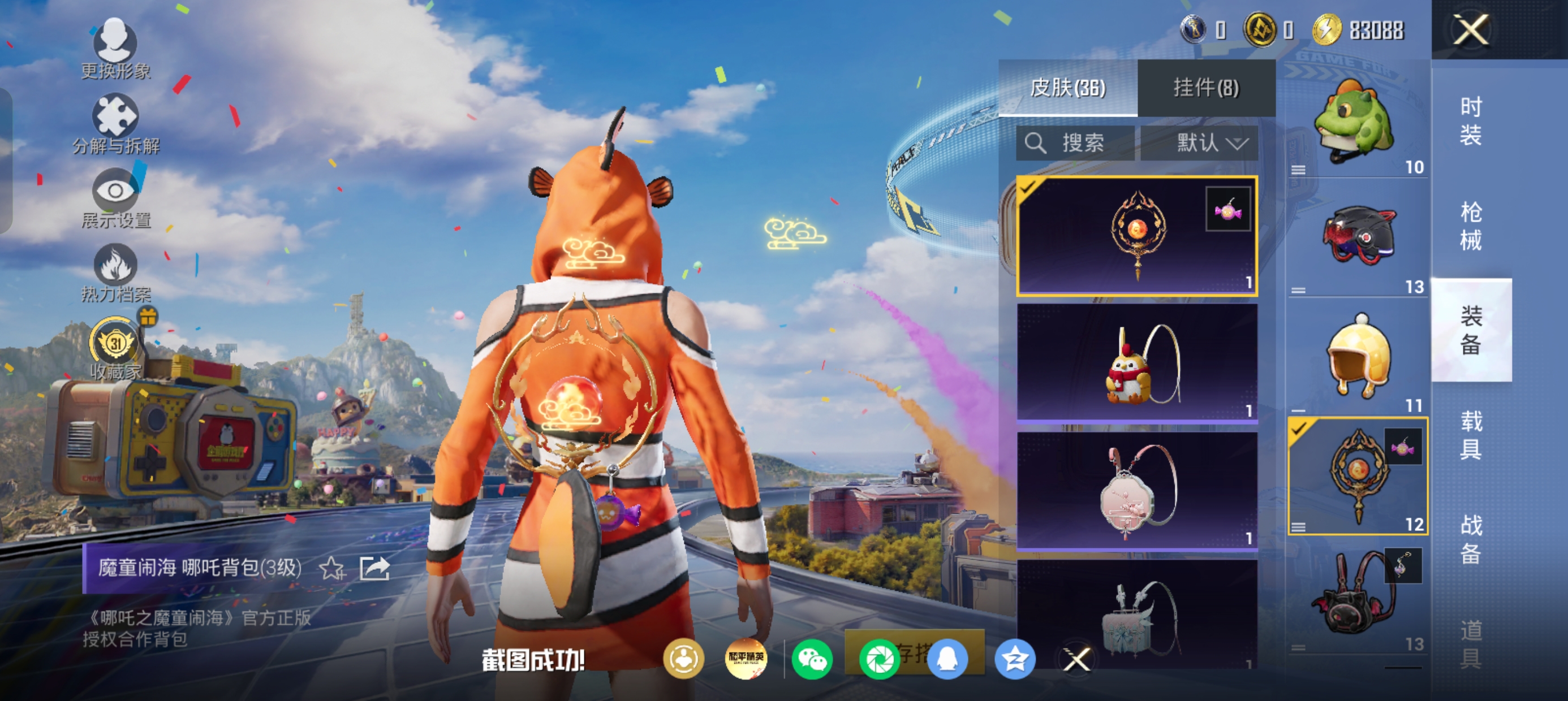Select the green frog helmet
1568x701 pixels.
pos(1357,125)
